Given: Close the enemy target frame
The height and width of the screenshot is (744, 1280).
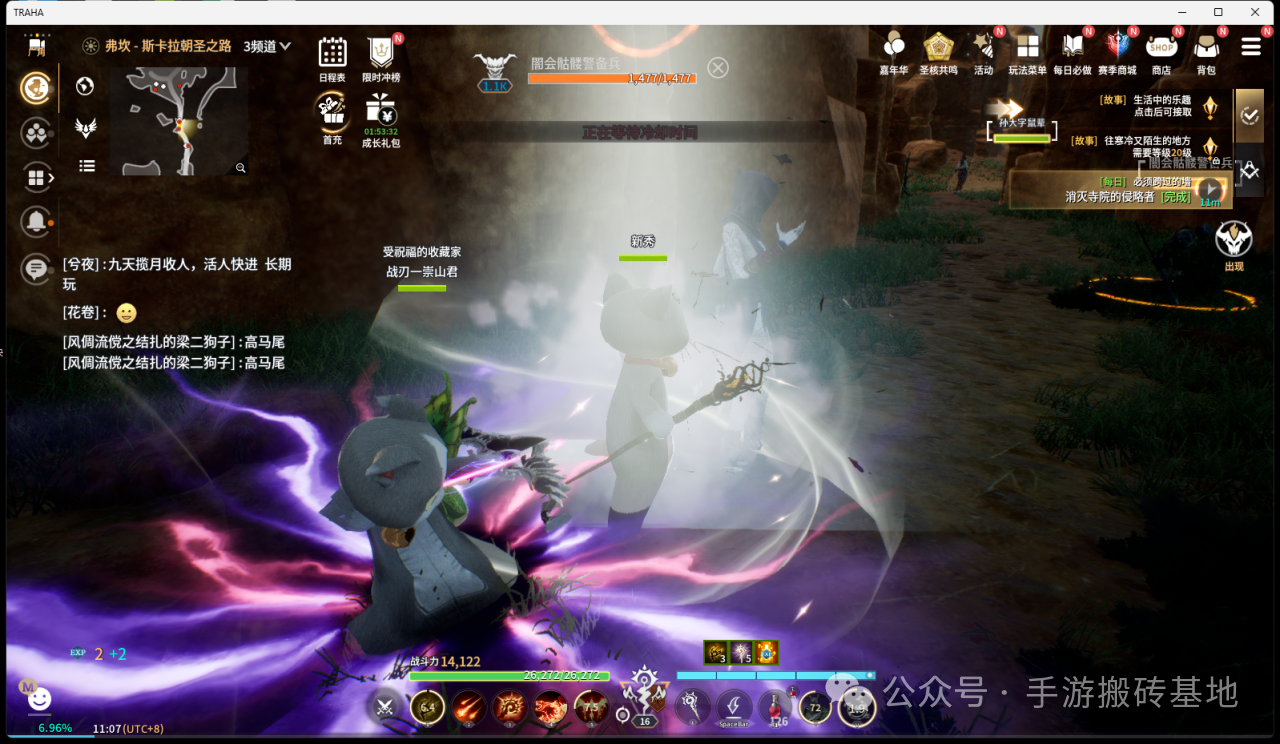Looking at the screenshot, I should coord(718,67).
